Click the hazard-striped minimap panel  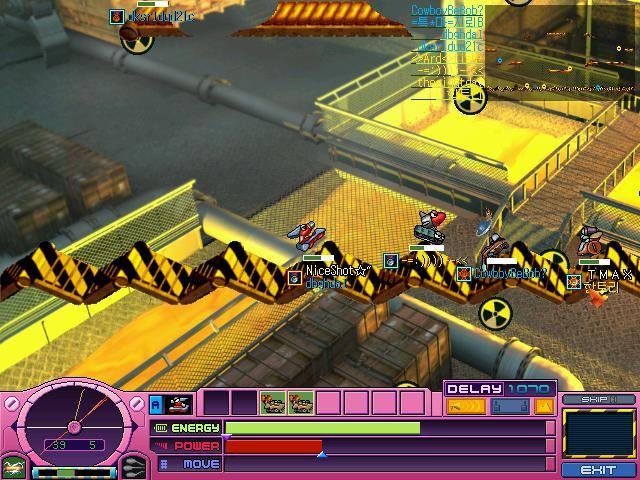pyautogui.click(x=598, y=434)
